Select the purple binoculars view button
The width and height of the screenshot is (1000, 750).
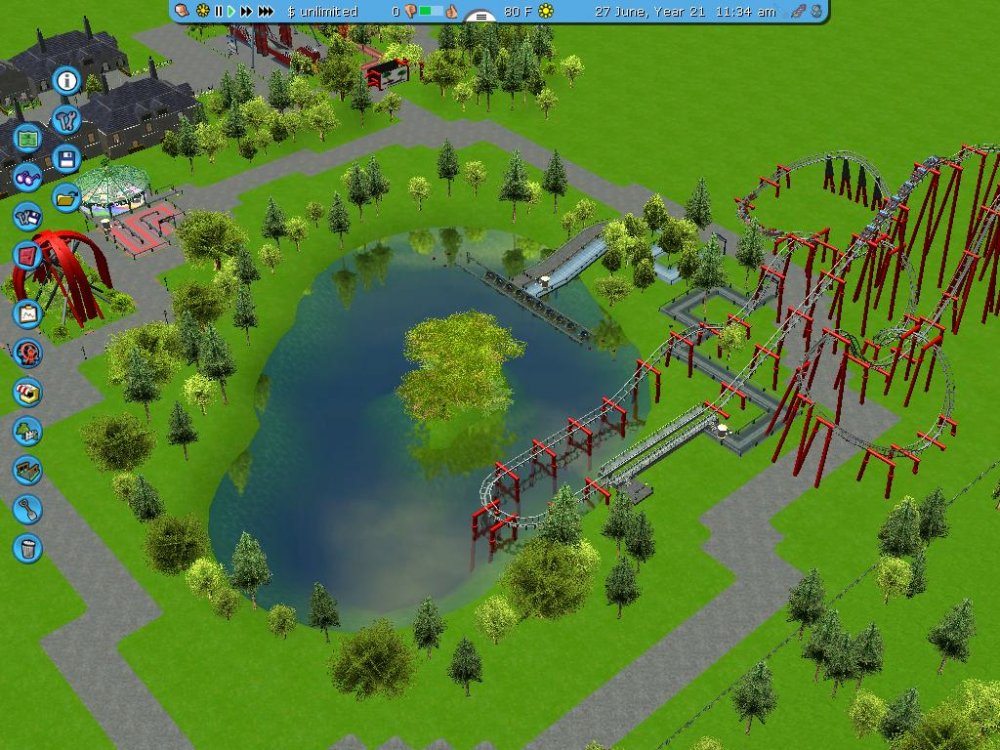[x=27, y=179]
